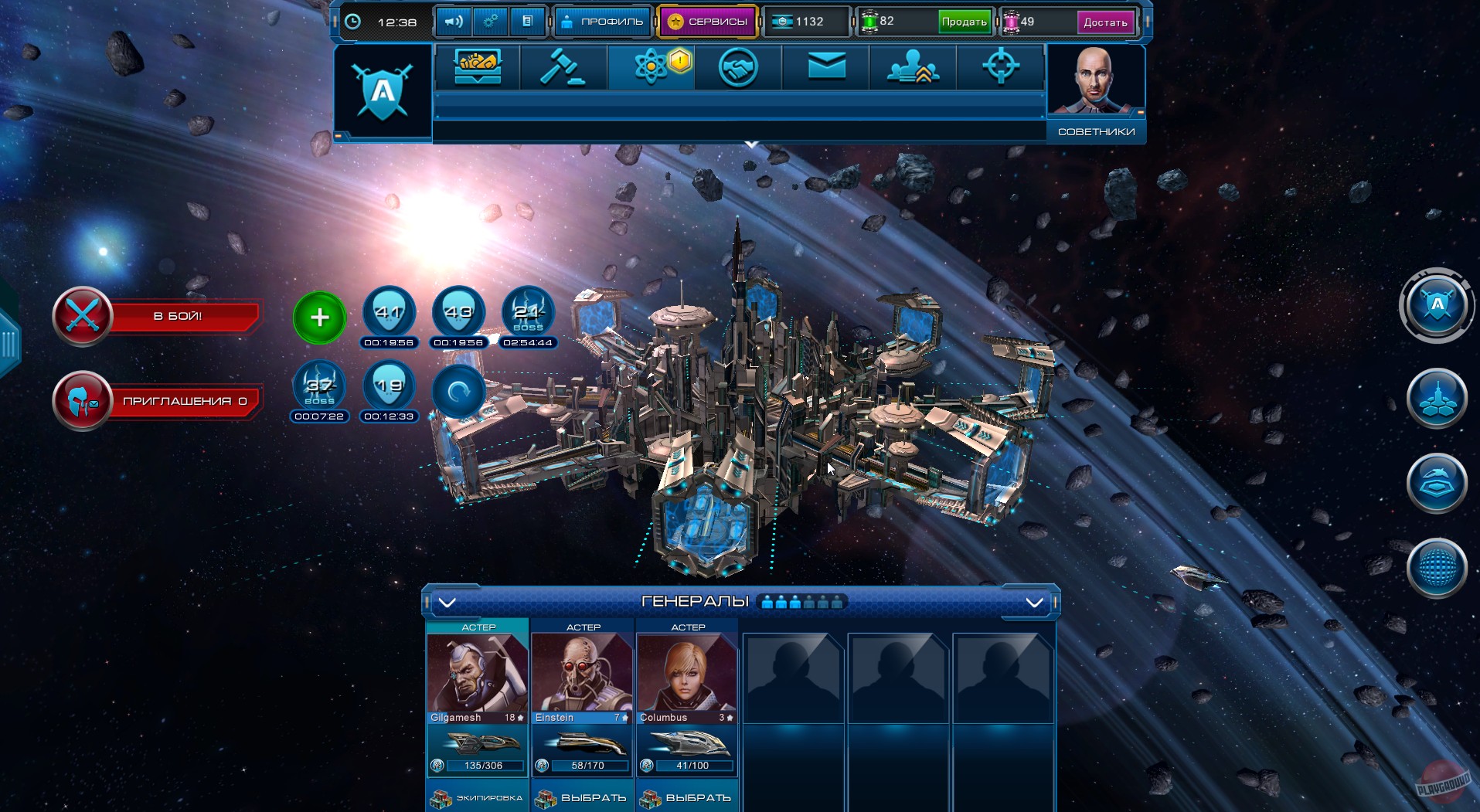The width and height of the screenshot is (1480, 812).
Task: Open the research atom icon with alert badge
Action: 652,67
